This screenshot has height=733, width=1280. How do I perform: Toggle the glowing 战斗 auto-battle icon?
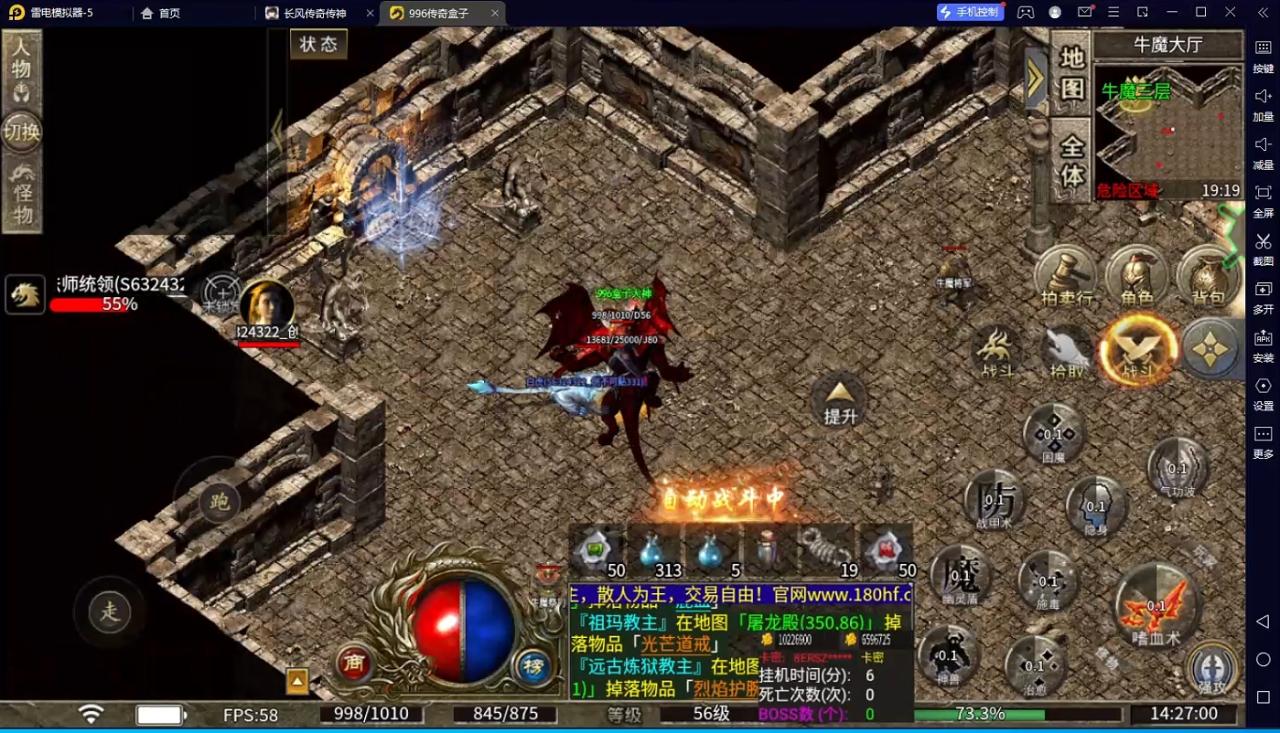[1138, 349]
